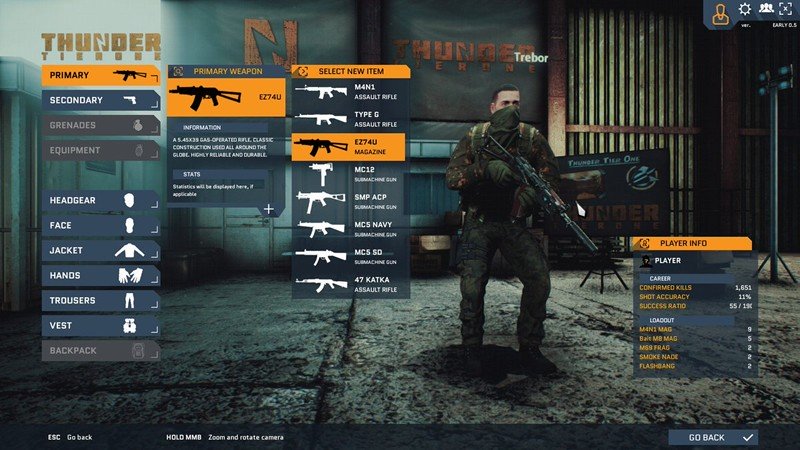The image size is (800, 450).
Task: Choose the Vest gear category
Action: 100,325
